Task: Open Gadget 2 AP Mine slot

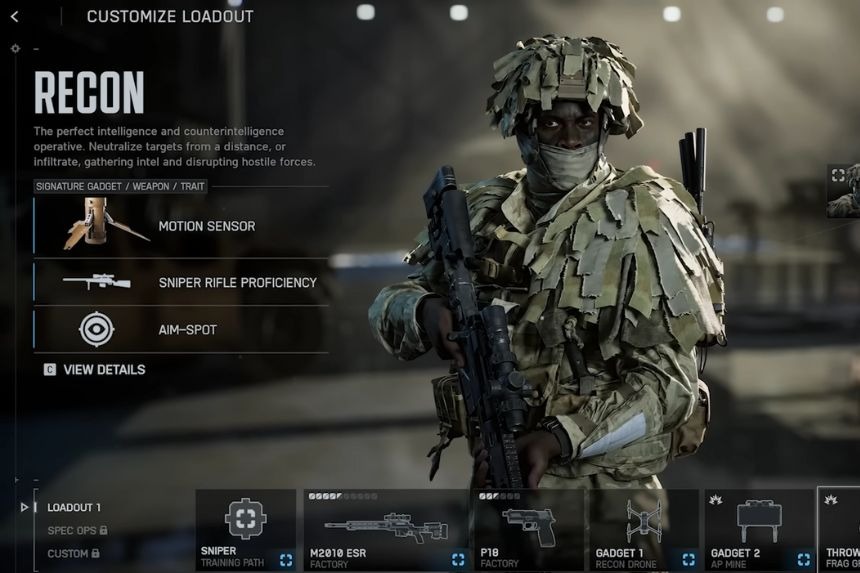Action: [x=759, y=530]
